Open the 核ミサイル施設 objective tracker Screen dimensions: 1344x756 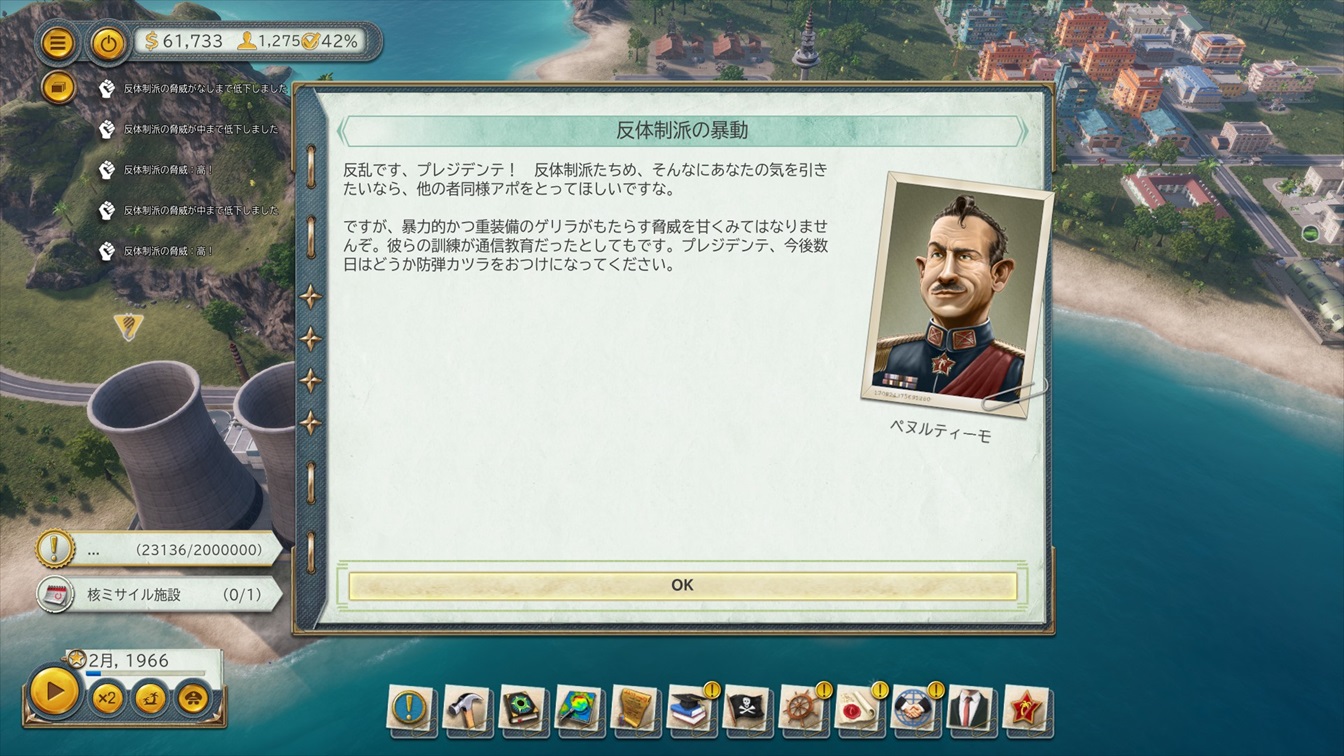[x=160, y=594]
